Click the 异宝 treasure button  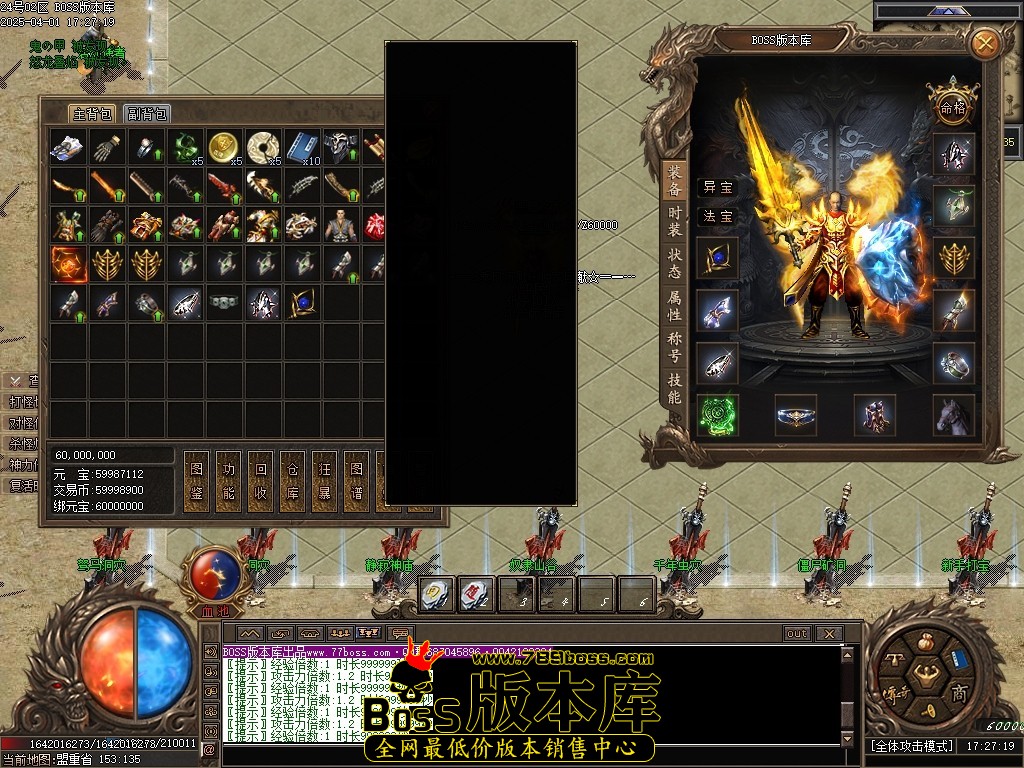point(717,187)
